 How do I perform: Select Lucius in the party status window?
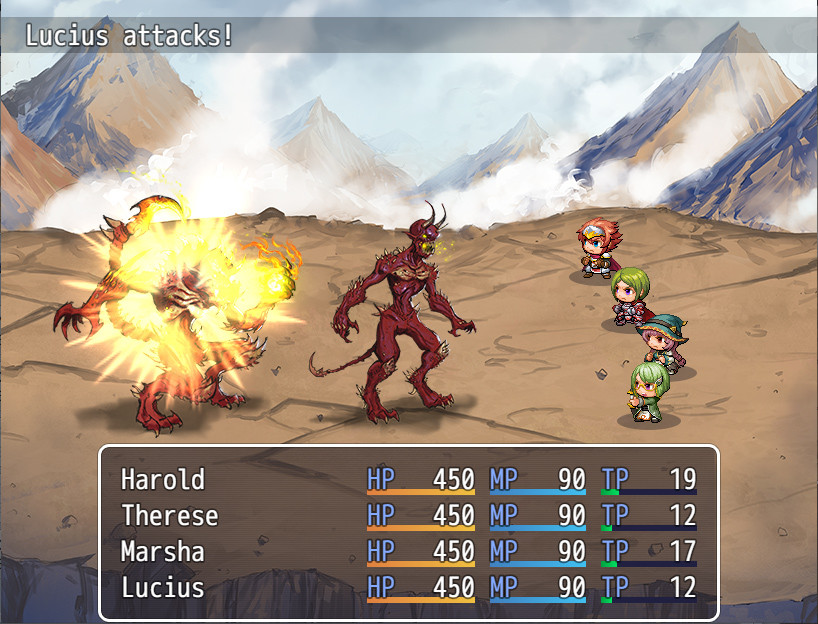(162, 588)
